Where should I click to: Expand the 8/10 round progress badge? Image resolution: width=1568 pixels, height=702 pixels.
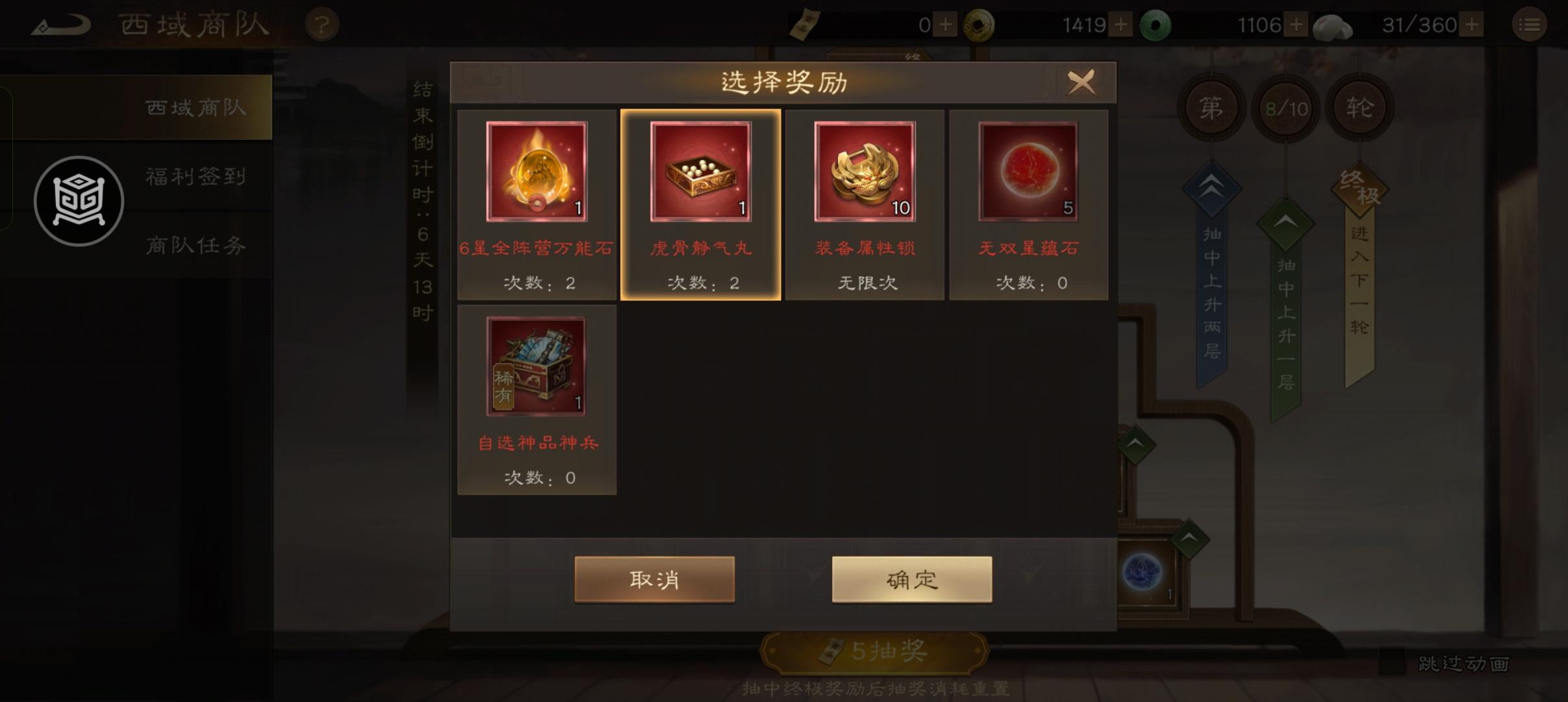click(1285, 108)
